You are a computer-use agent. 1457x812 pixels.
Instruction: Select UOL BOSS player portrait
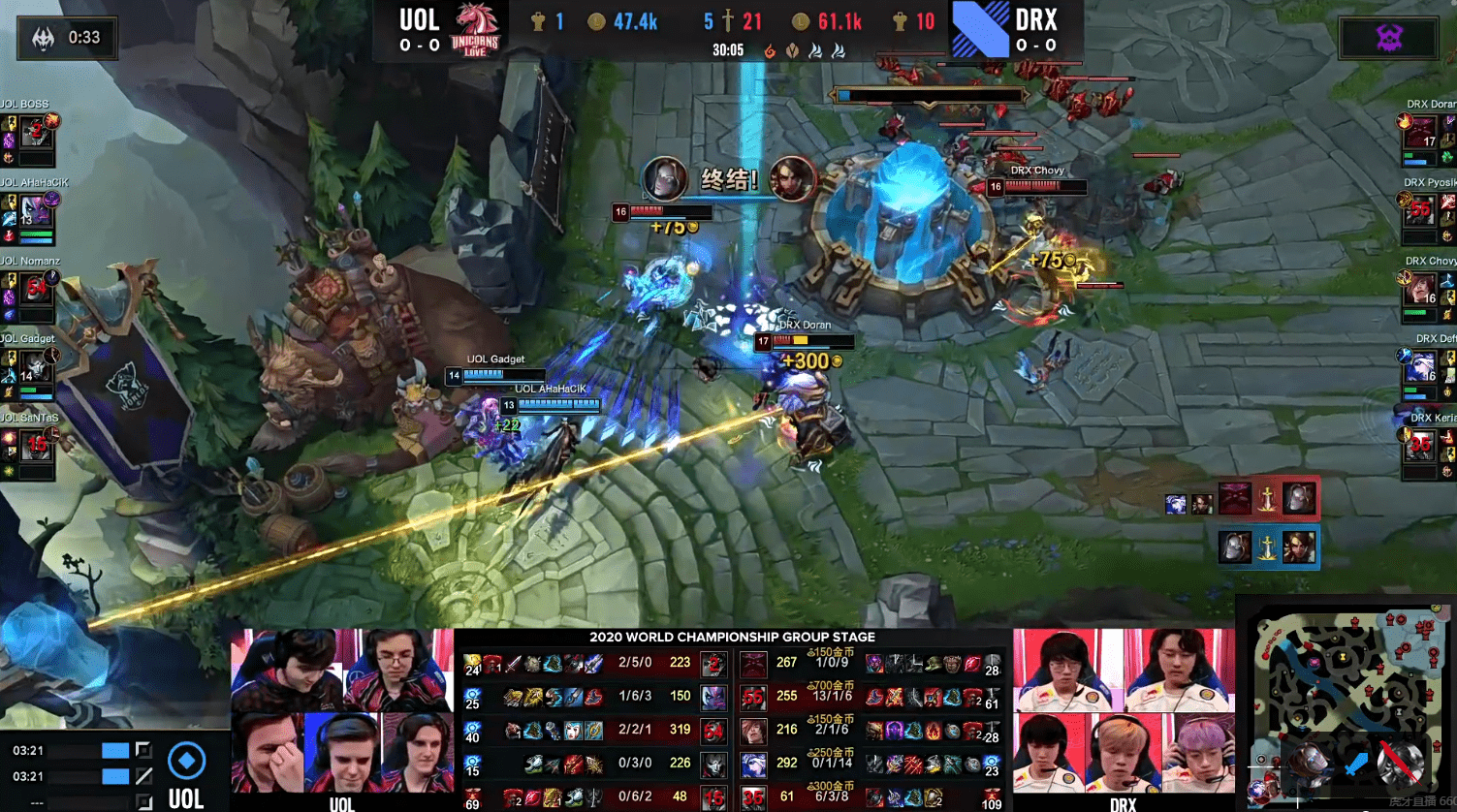coord(36,131)
